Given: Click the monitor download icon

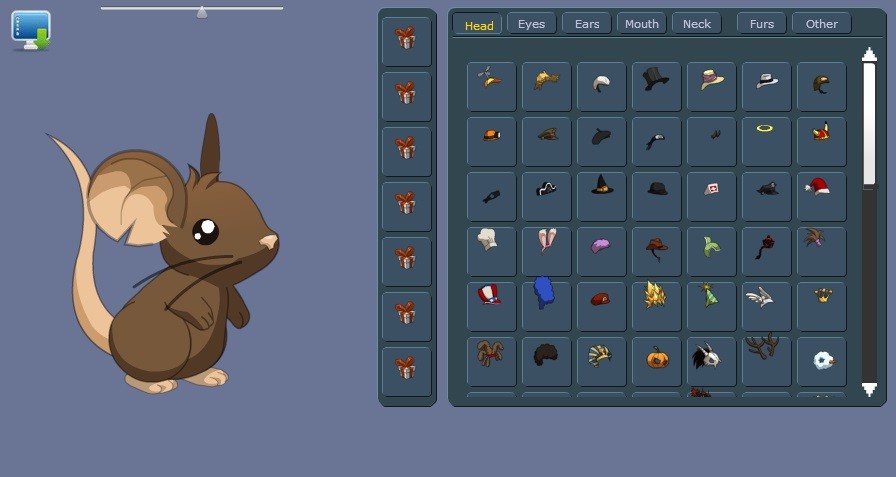Looking at the screenshot, I should pos(31,30).
